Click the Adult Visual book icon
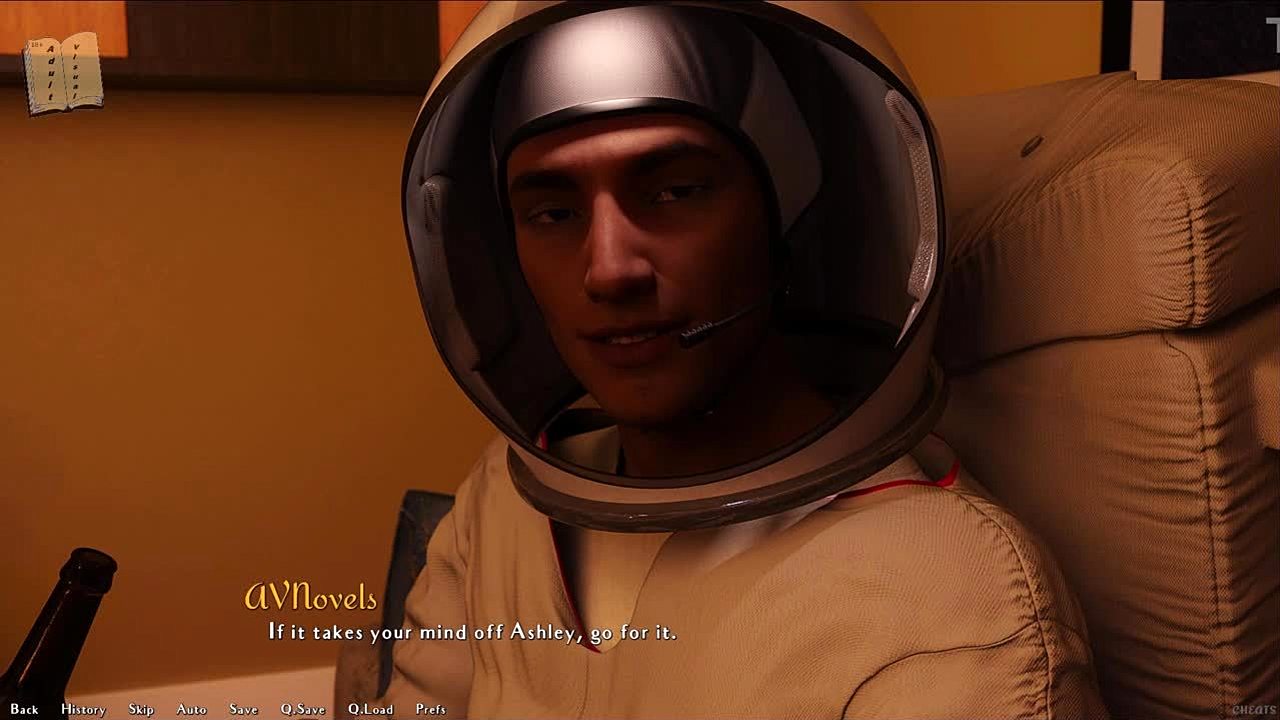Image resolution: width=1280 pixels, height=720 pixels. 63,72
